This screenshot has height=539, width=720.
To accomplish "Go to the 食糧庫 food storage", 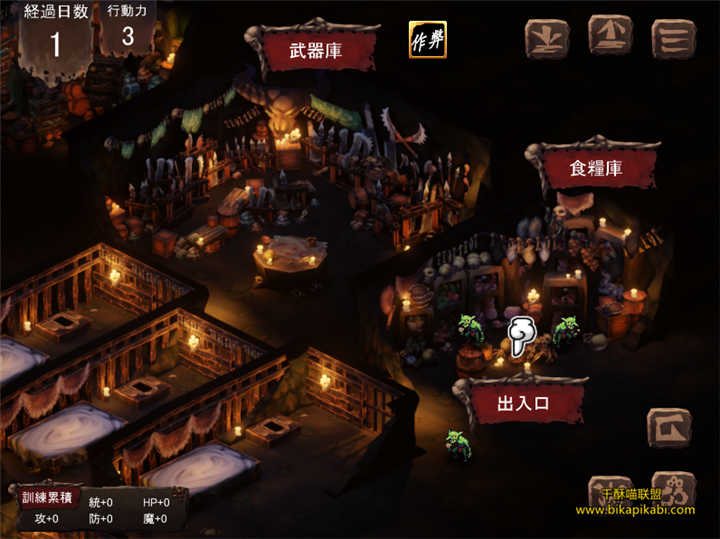I will (x=595, y=168).
